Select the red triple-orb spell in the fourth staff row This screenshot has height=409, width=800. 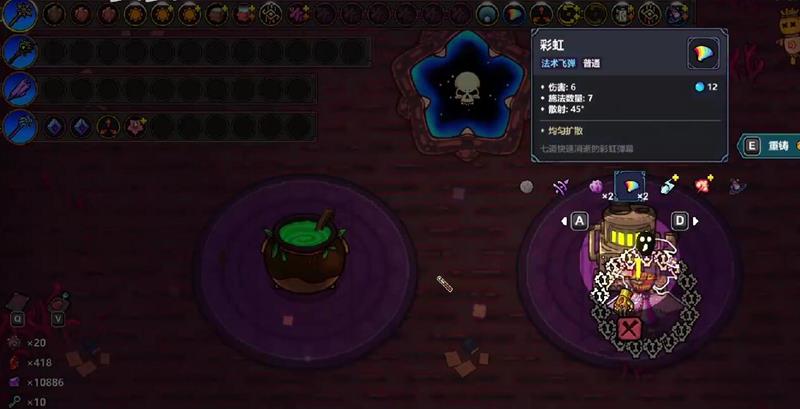107,127
